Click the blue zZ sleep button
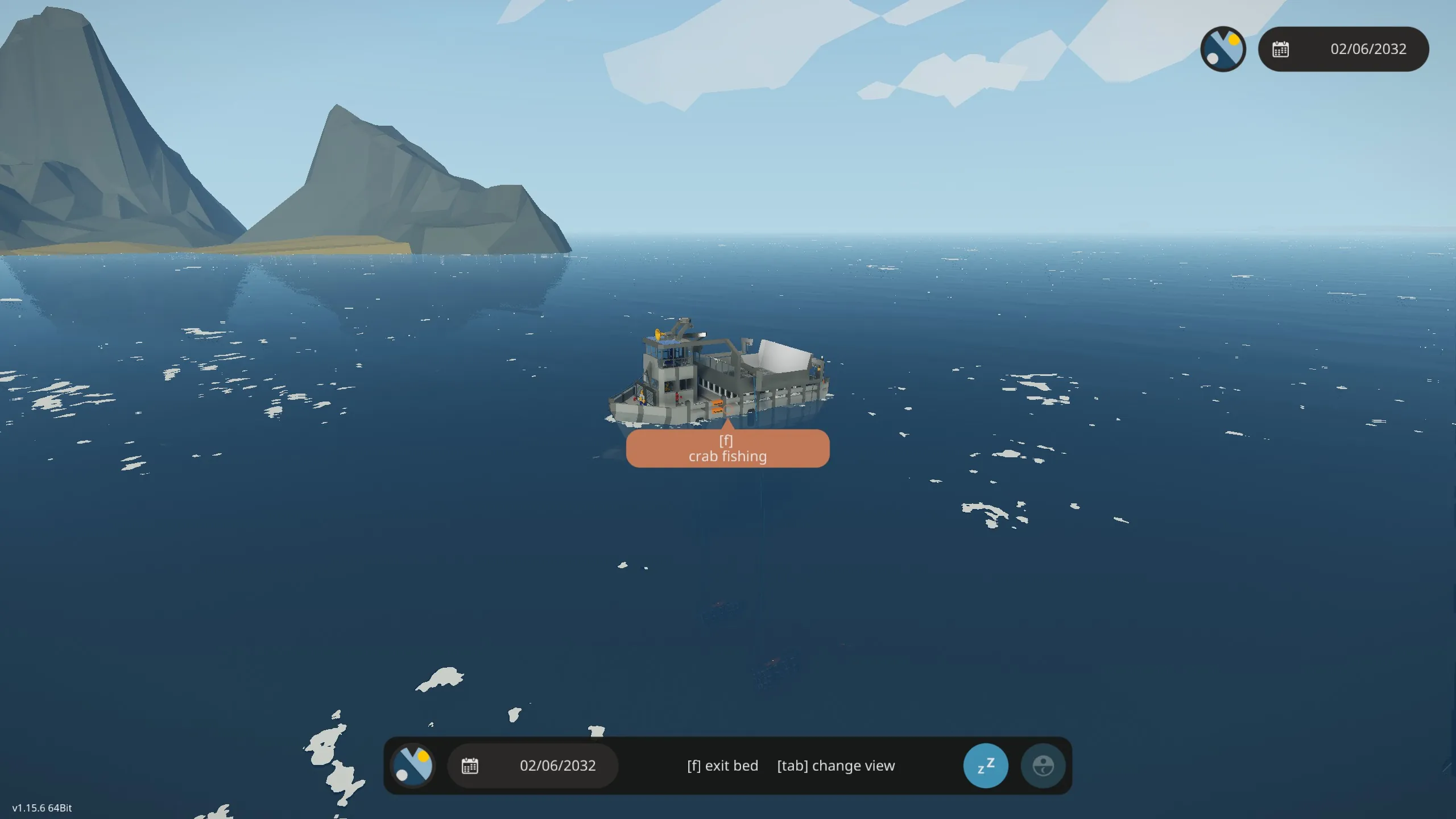1456x819 pixels. 985,766
